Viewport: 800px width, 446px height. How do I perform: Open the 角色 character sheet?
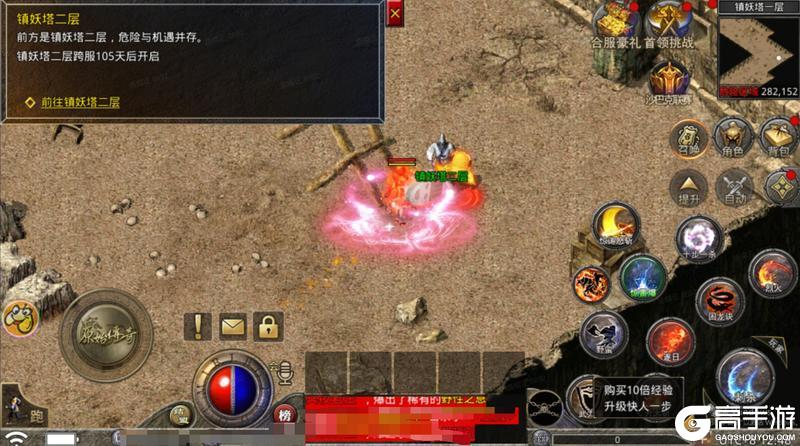point(733,137)
